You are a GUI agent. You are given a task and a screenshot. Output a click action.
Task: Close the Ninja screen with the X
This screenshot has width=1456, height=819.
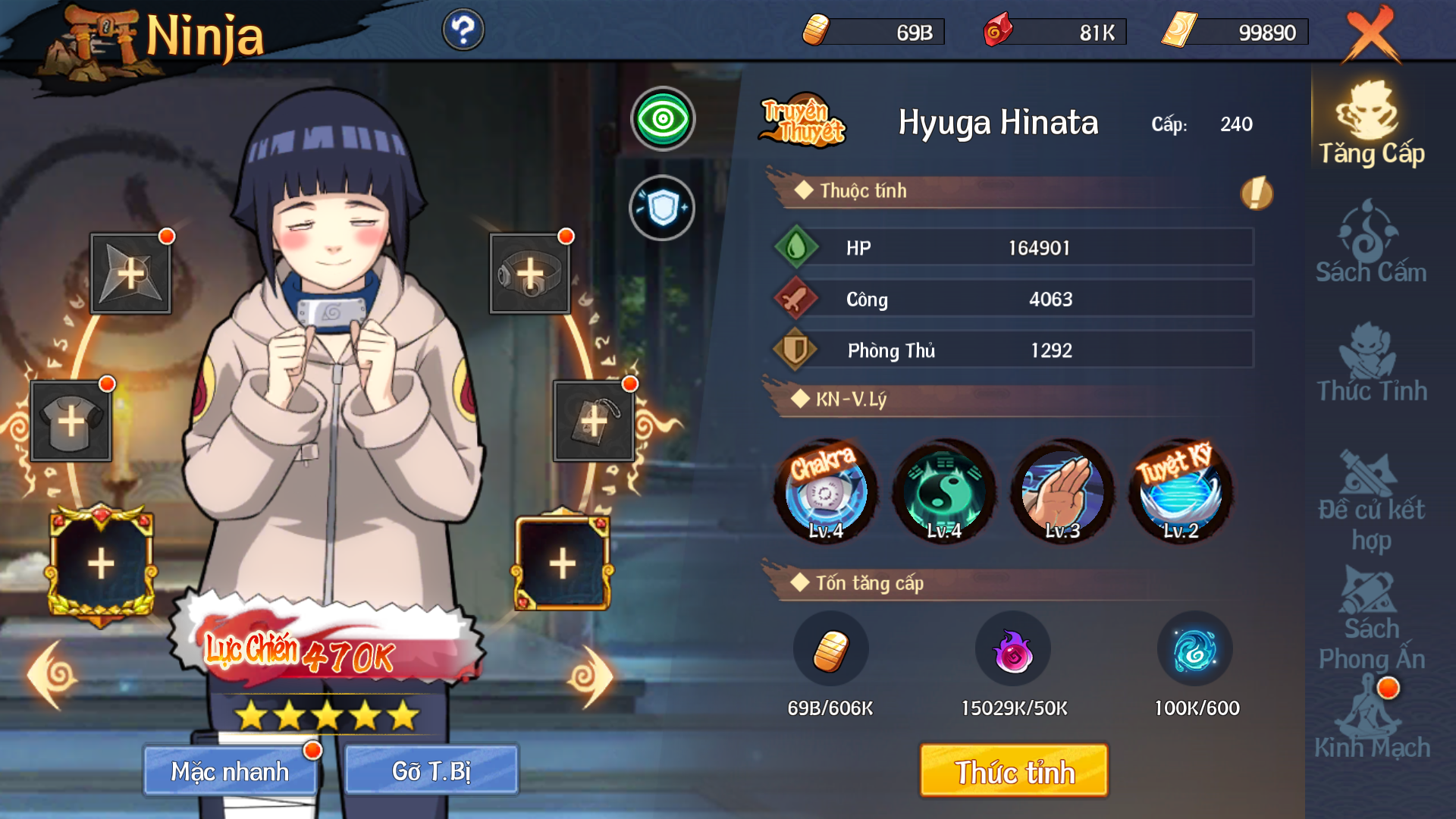pyautogui.click(x=1371, y=33)
